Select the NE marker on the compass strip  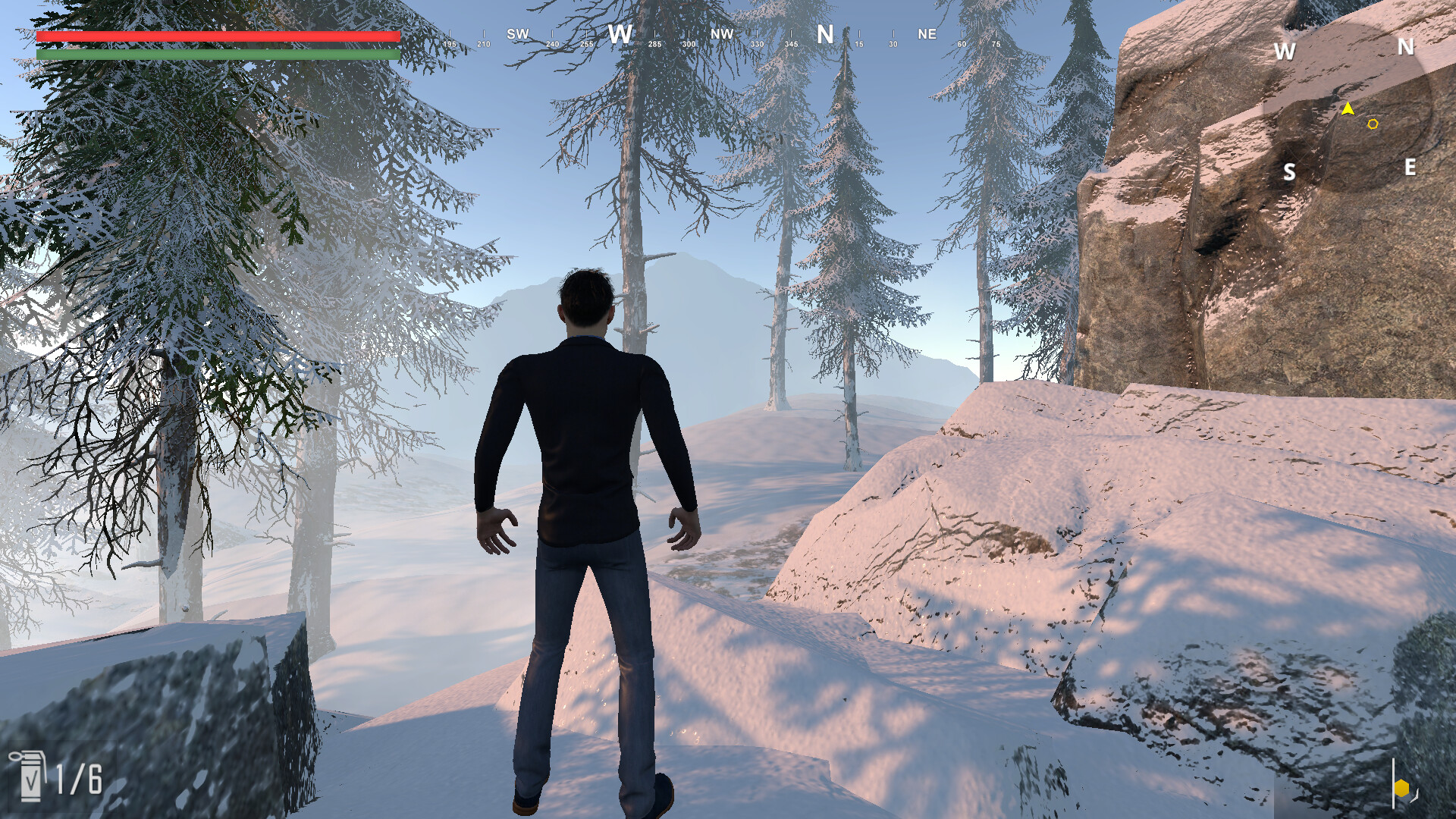927,34
